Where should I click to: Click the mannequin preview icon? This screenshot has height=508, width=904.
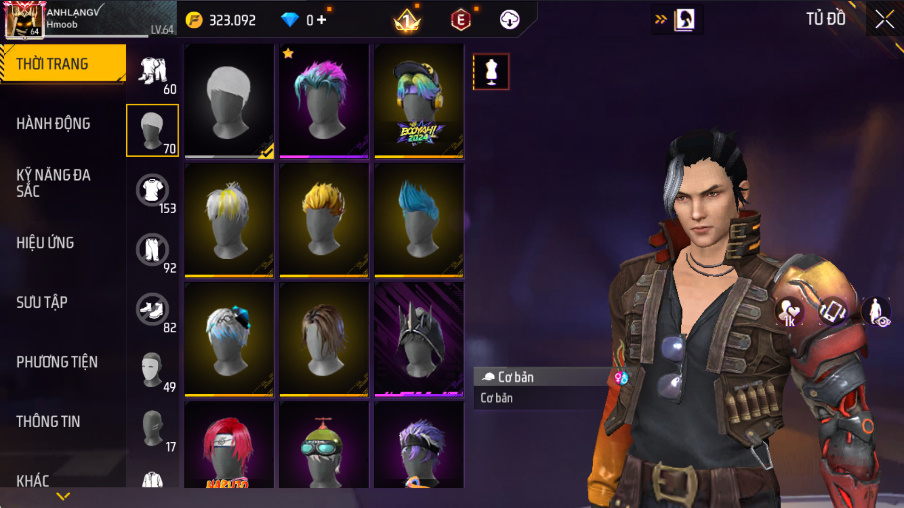click(491, 71)
